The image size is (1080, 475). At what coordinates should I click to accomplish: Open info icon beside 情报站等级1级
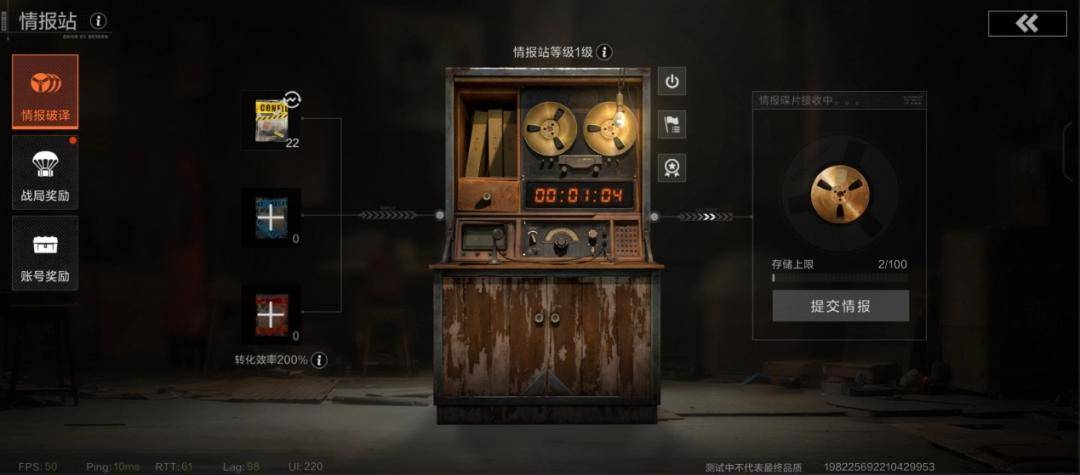pyautogui.click(x=605, y=52)
